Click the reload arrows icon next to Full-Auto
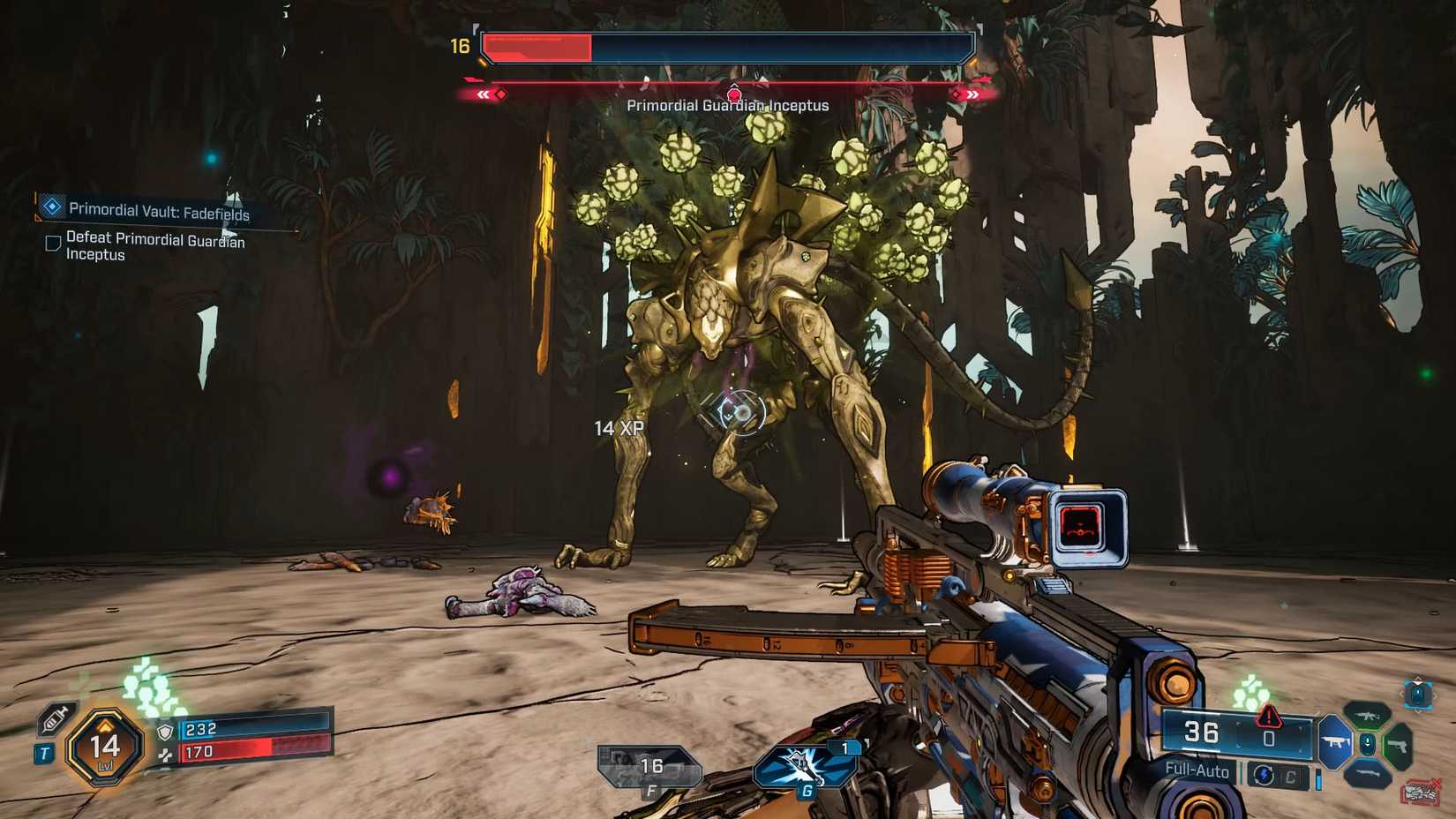 click(1264, 775)
